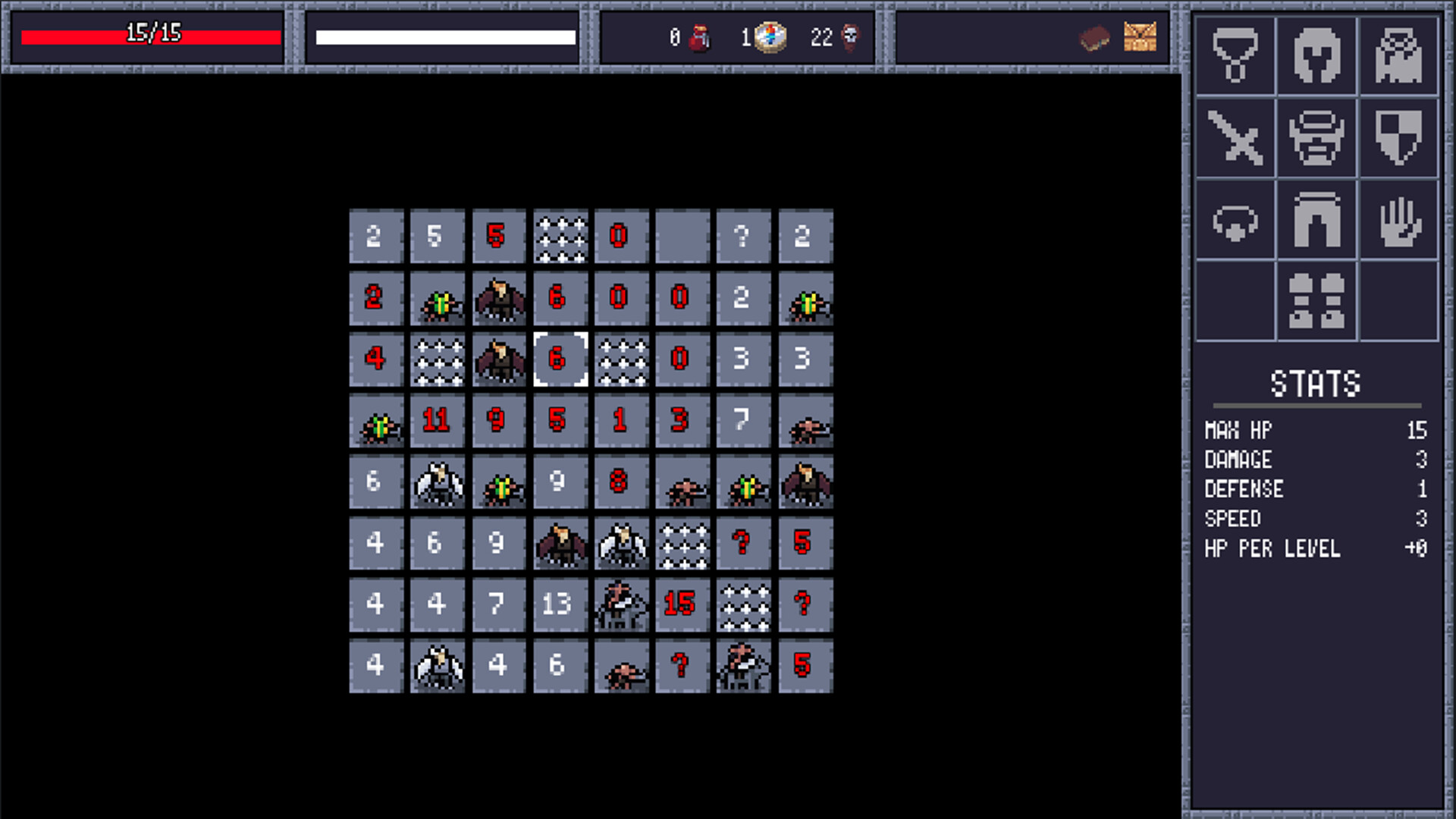Click the red 15 tile on the grid
Screen dimensions: 1456x819
click(x=682, y=605)
